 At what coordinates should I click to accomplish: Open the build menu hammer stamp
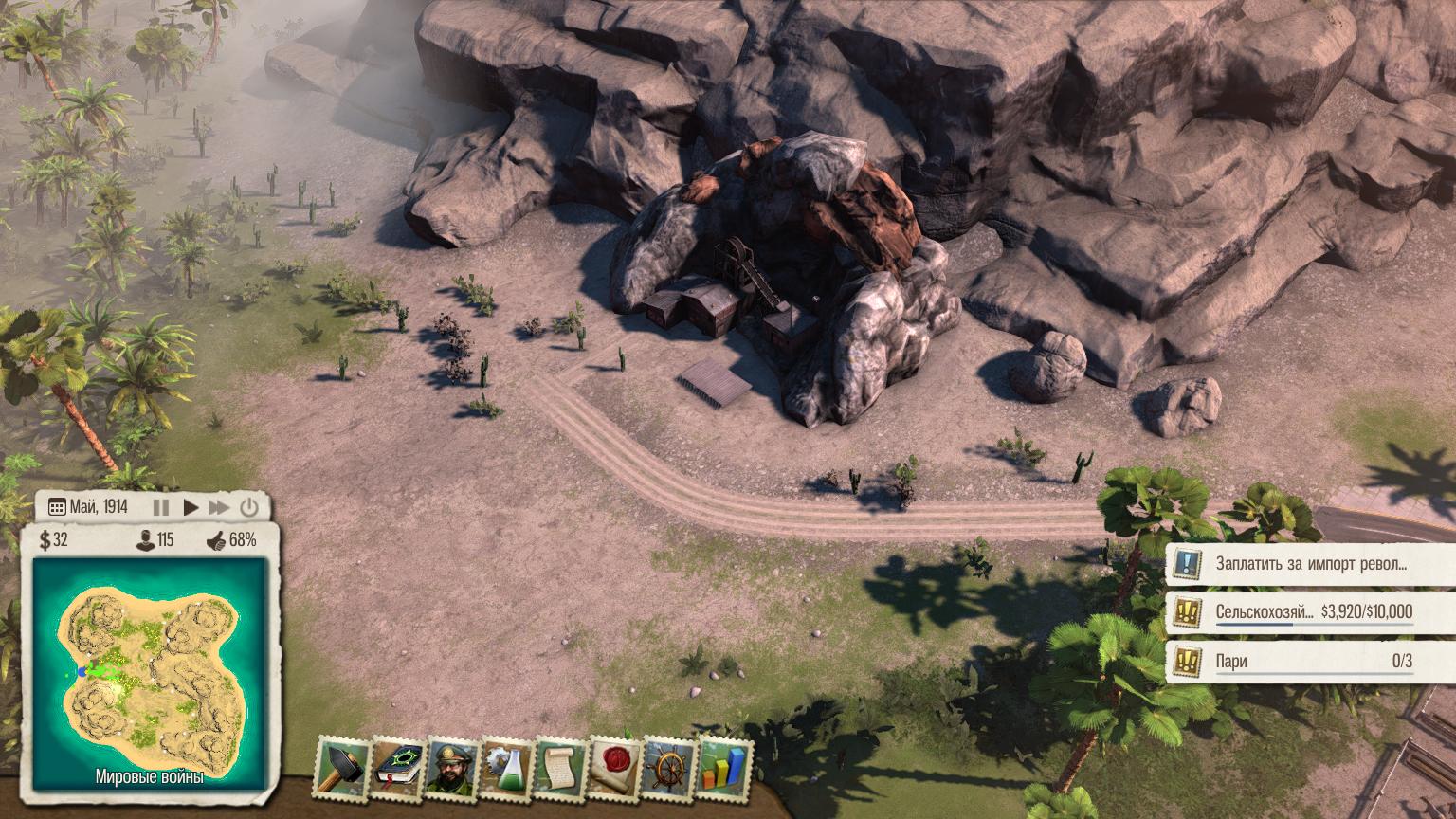click(341, 767)
